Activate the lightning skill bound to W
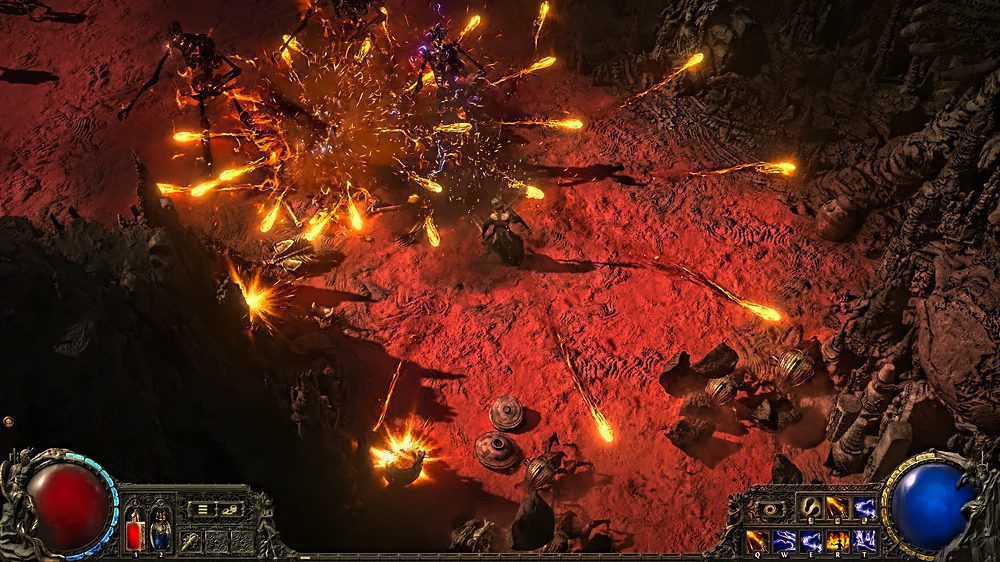 pos(785,541)
